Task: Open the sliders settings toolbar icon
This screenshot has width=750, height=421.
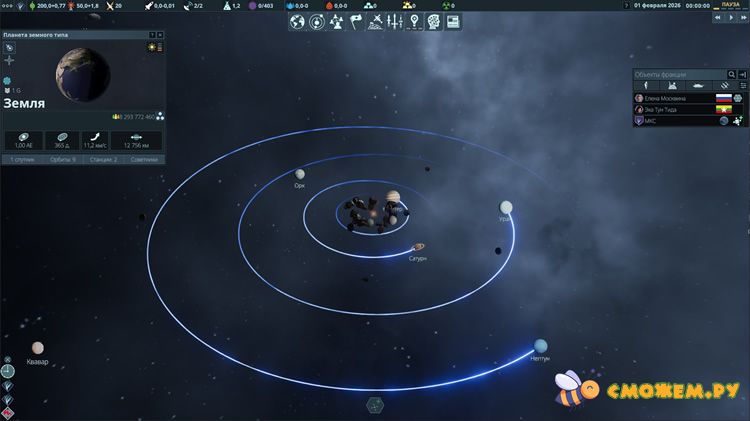Action: [x=395, y=21]
